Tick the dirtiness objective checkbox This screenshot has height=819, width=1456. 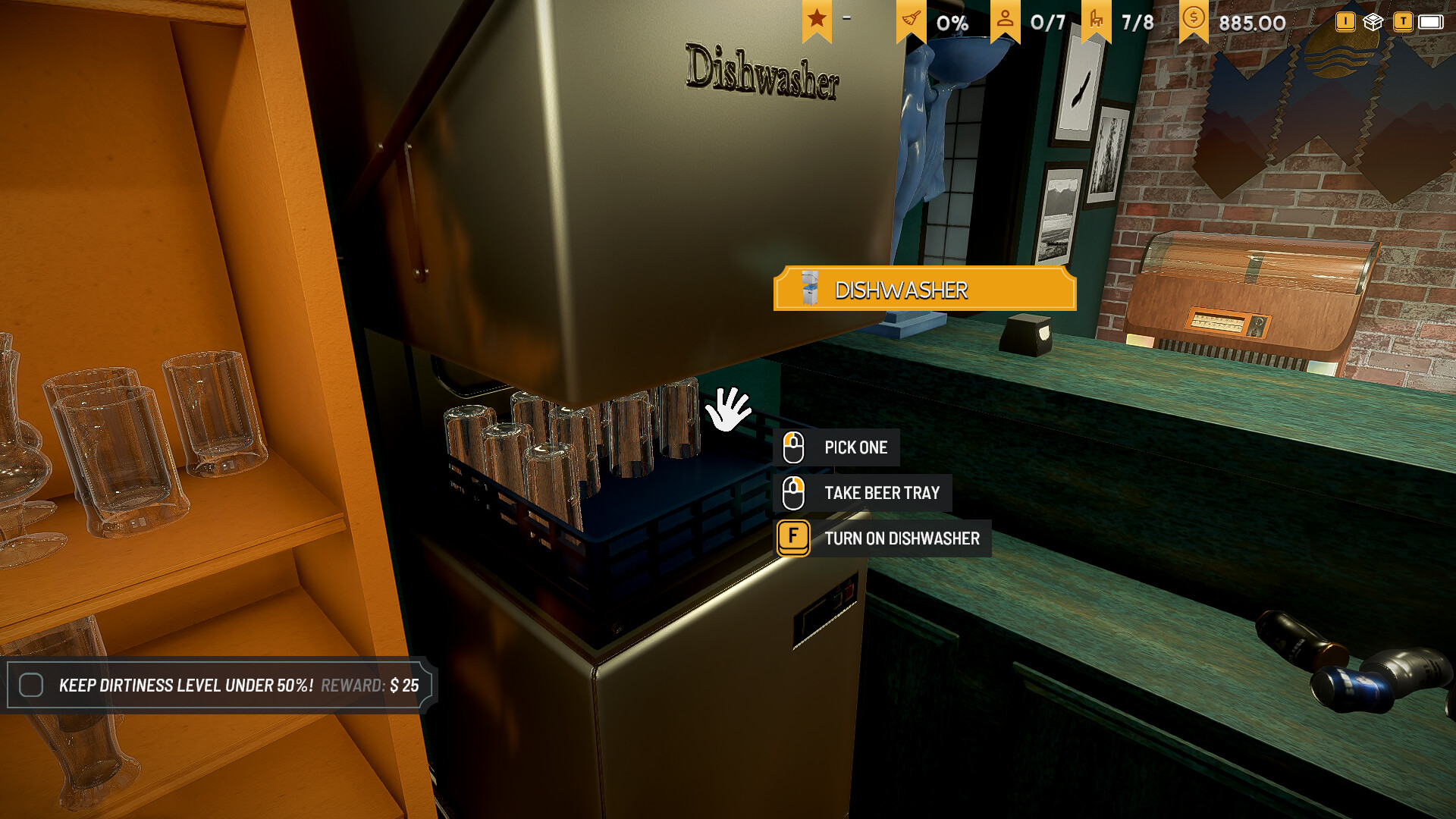click(x=31, y=685)
